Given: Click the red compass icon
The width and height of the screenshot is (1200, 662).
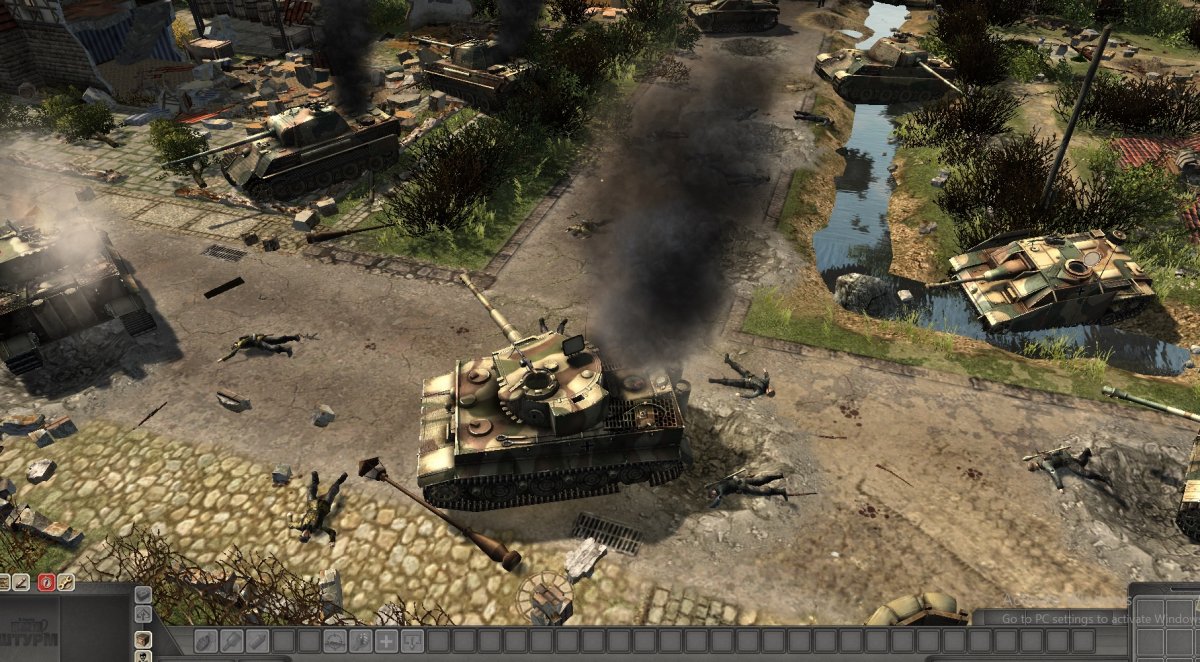Looking at the screenshot, I should (x=46, y=582).
